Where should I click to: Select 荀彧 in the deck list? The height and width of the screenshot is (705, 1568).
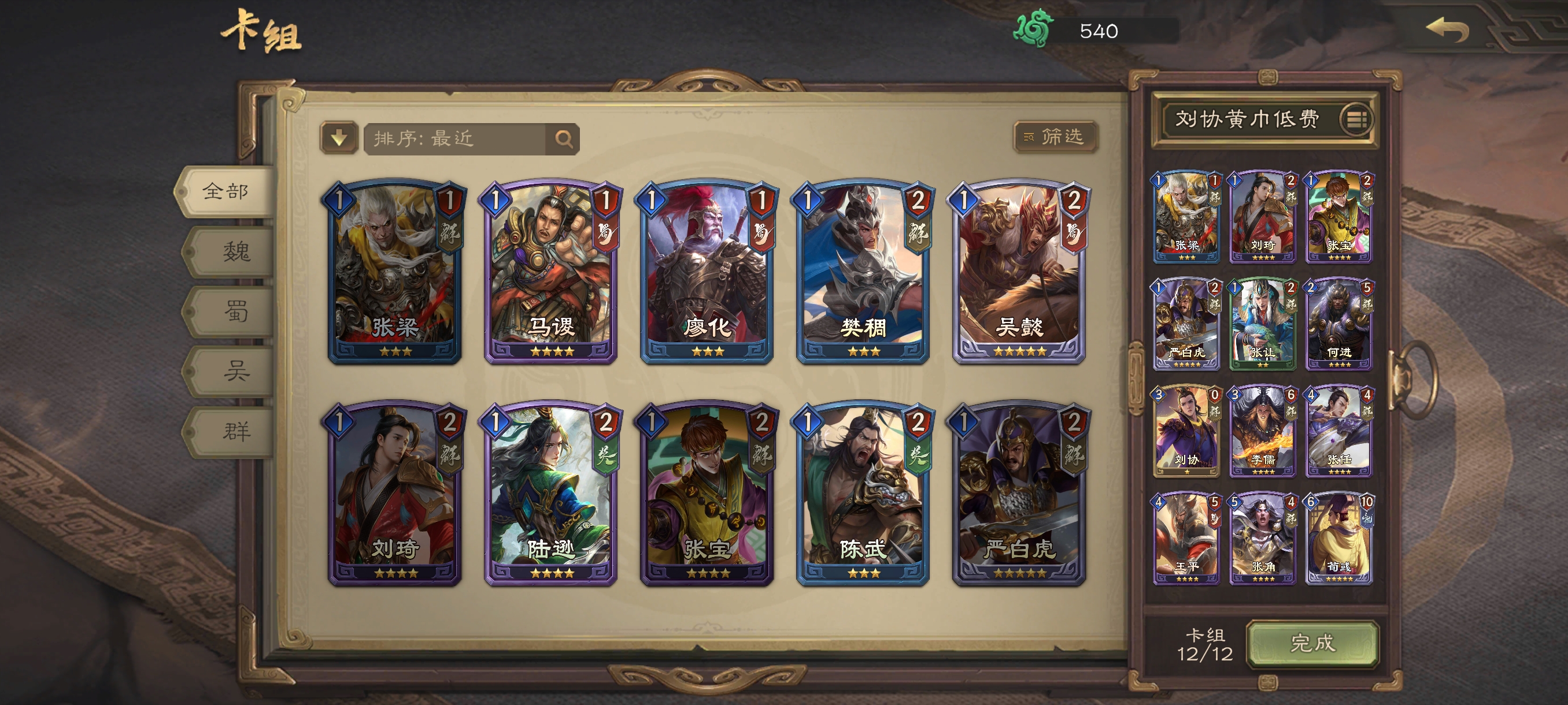1338,539
